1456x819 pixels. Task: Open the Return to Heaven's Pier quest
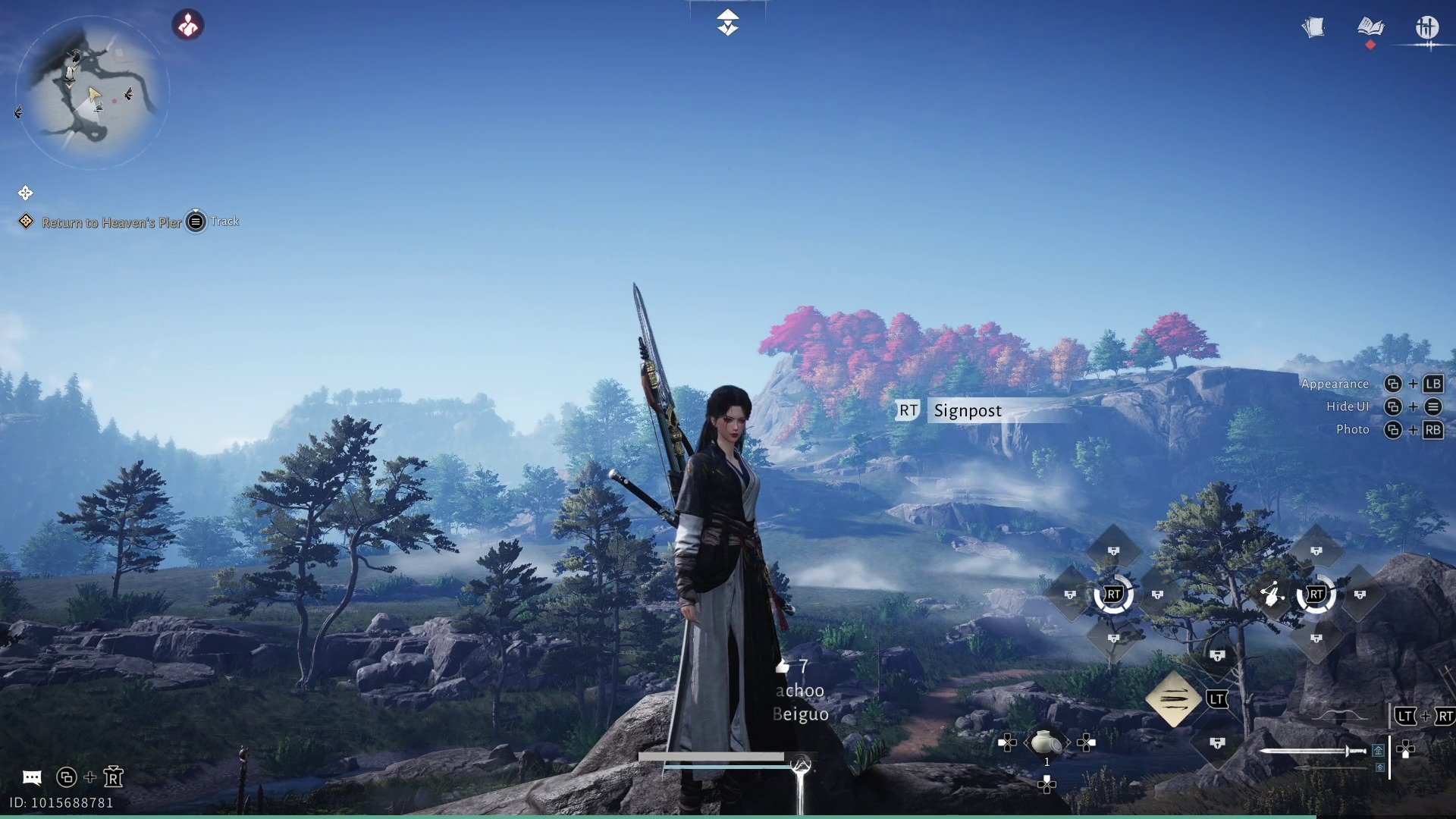111,222
